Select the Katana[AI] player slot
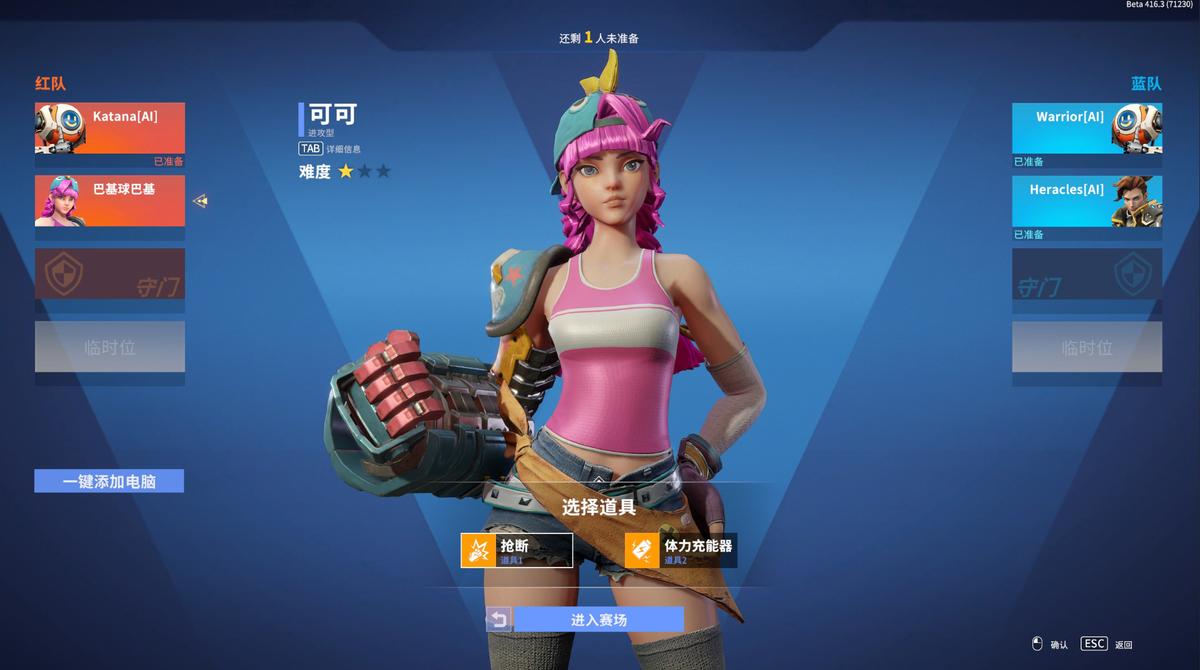Viewport: 1200px width, 670px height. (110, 128)
